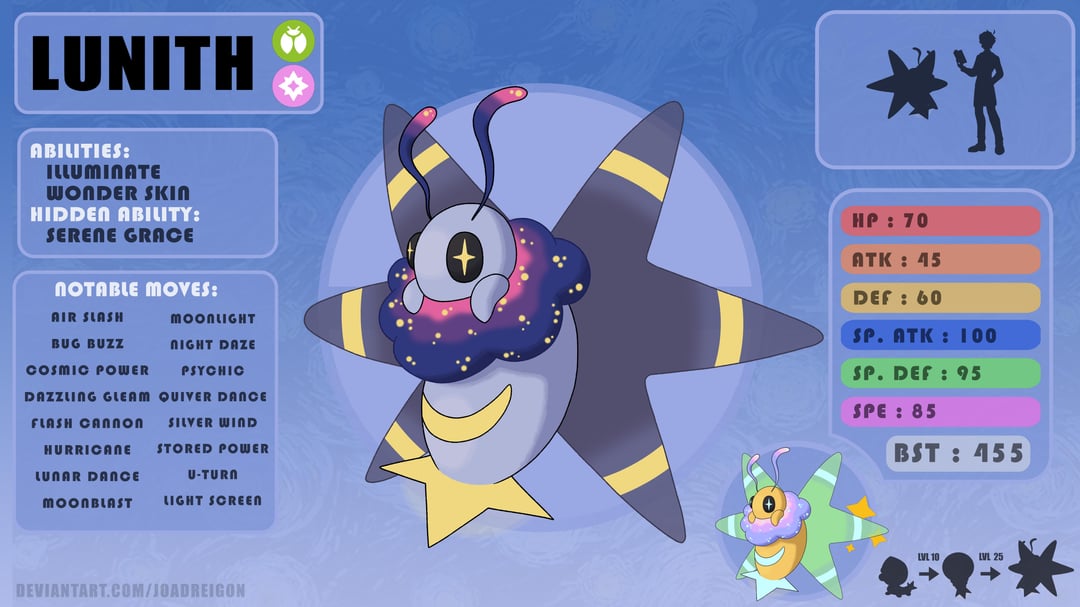
Task: Click the green Bug type icon
Action: [294, 42]
